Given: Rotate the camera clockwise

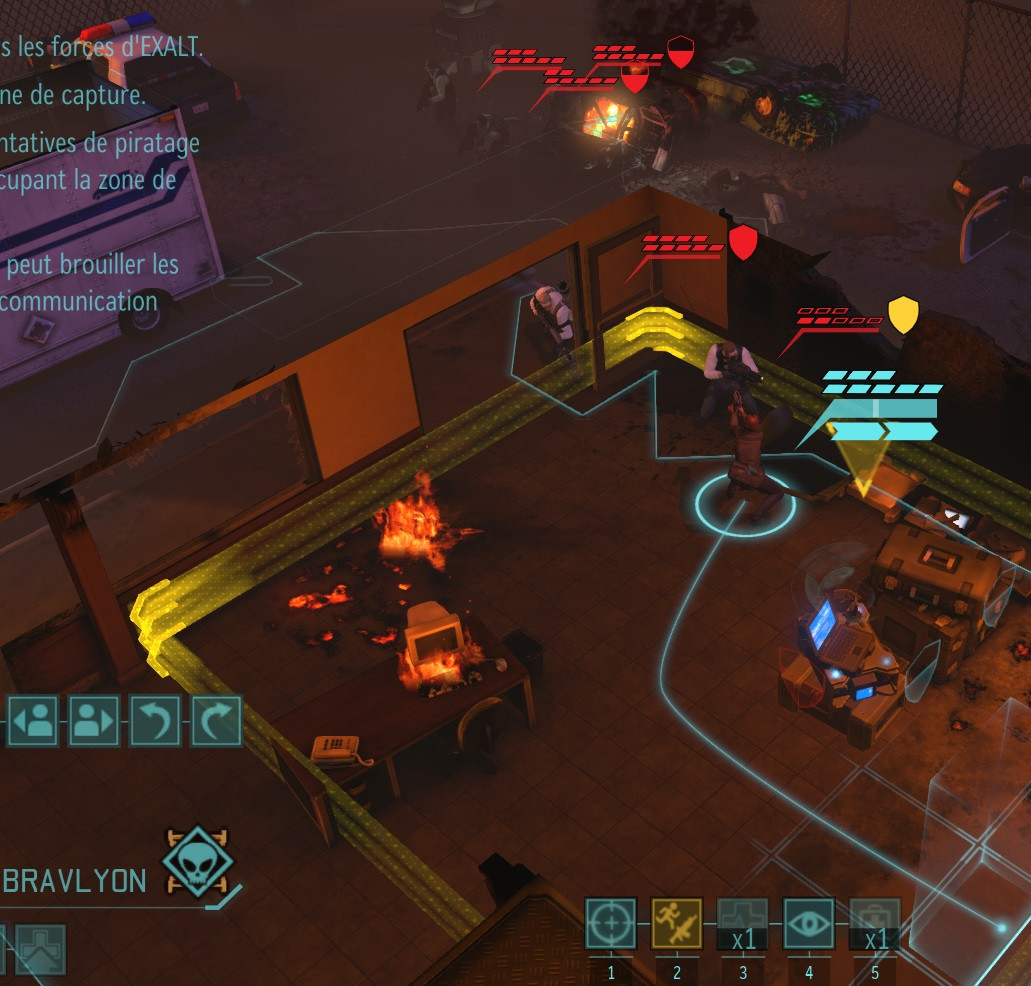Looking at the screenshot, I should click(216, 720).
